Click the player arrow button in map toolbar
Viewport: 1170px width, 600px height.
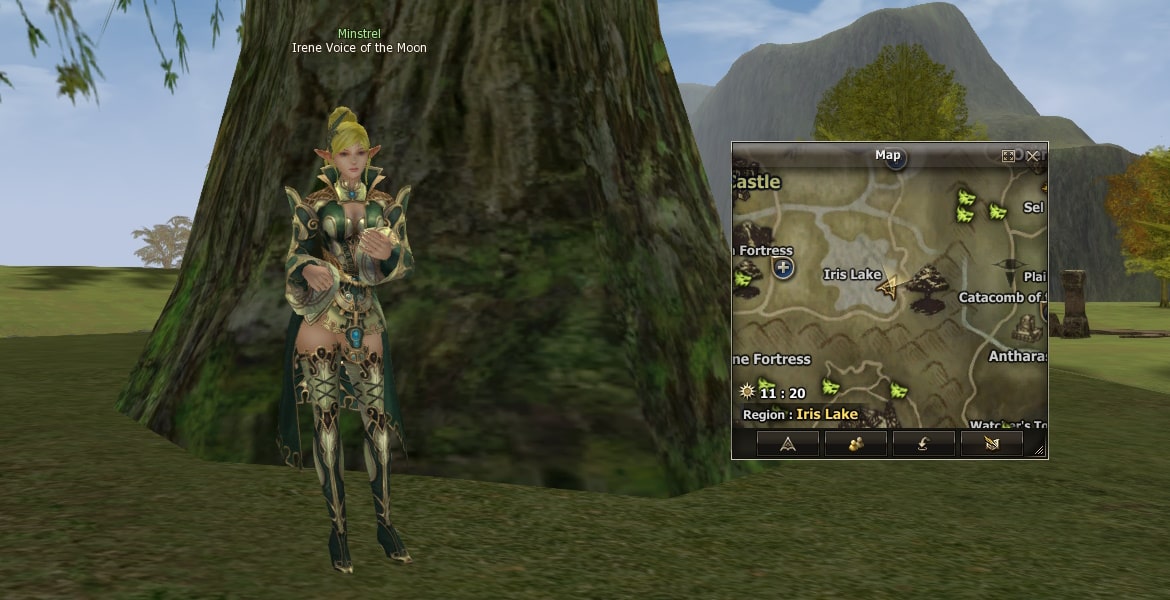pyautogui.click(x=787, y=443)
